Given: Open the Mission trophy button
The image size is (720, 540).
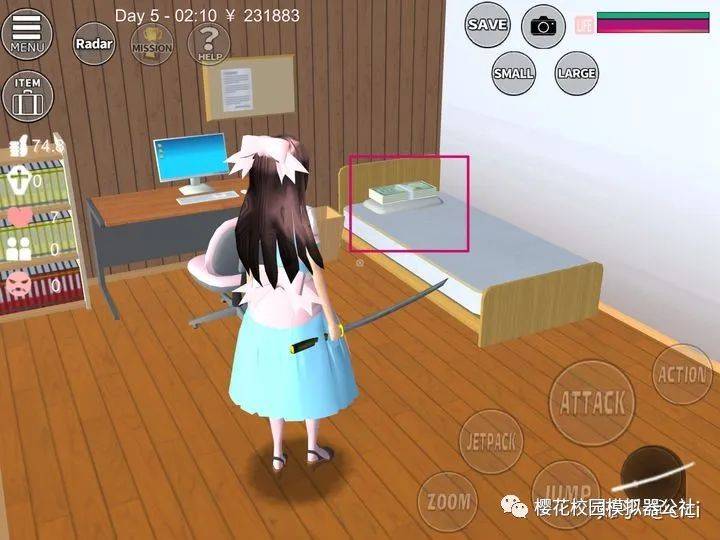Looking at the screenshot, I should 151,44.
